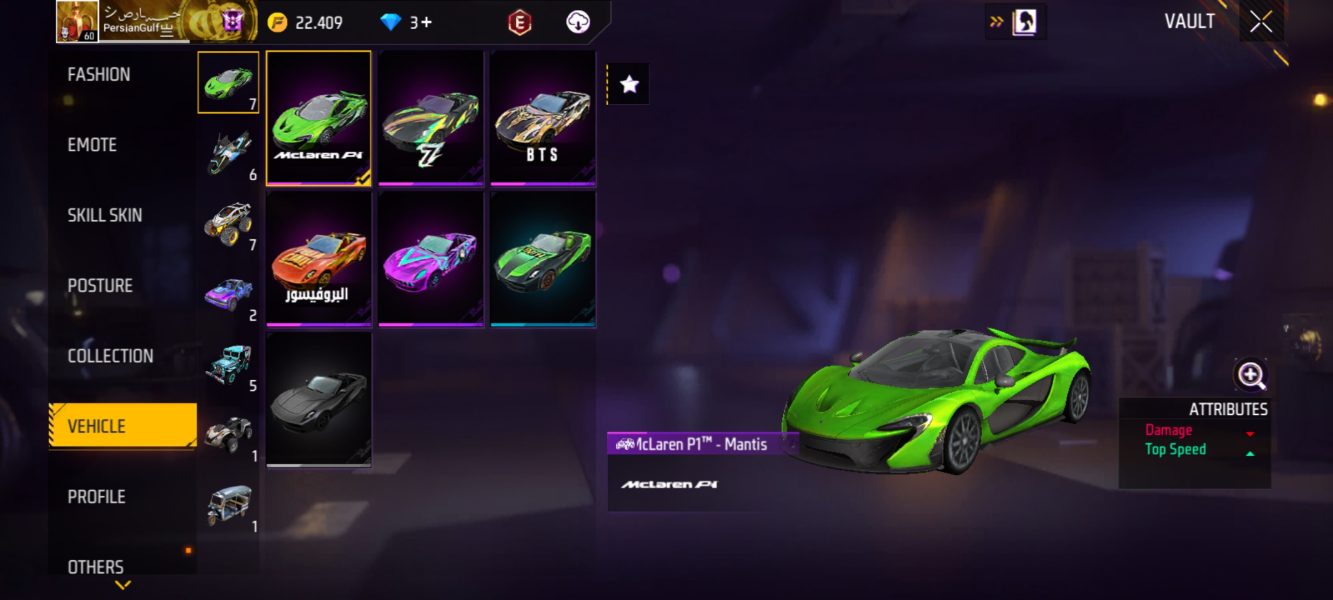Add diamonds using the diamond counter
The image size is (1333, 600).
click(407, 22)
